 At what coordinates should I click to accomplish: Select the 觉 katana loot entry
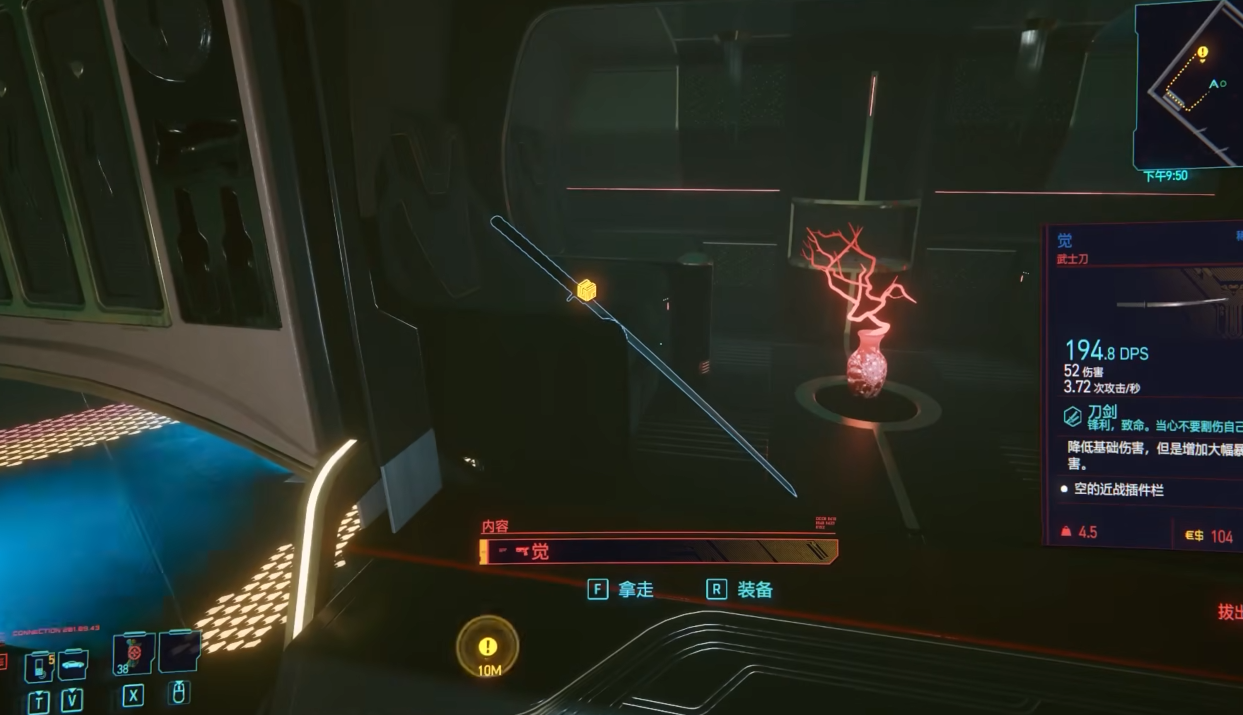(658, 551)
